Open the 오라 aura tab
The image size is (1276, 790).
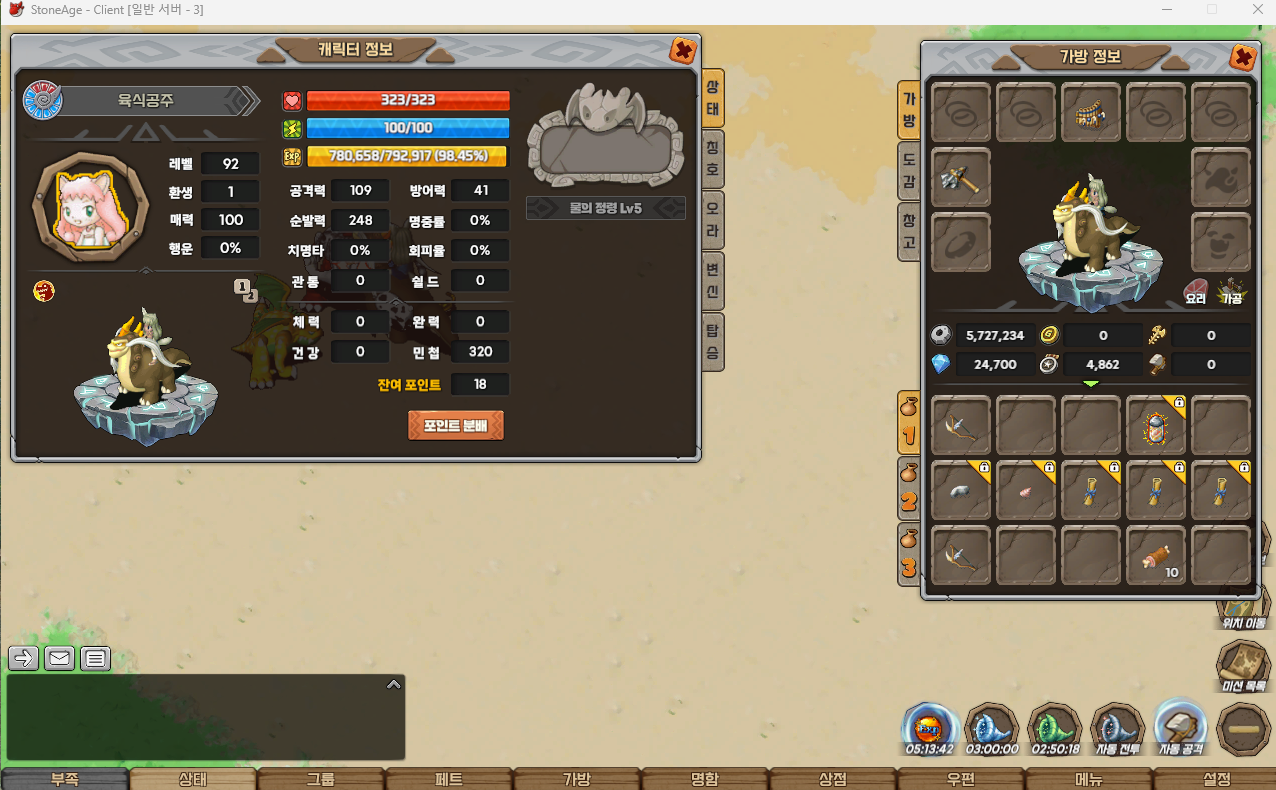click(x=712, y=219)
